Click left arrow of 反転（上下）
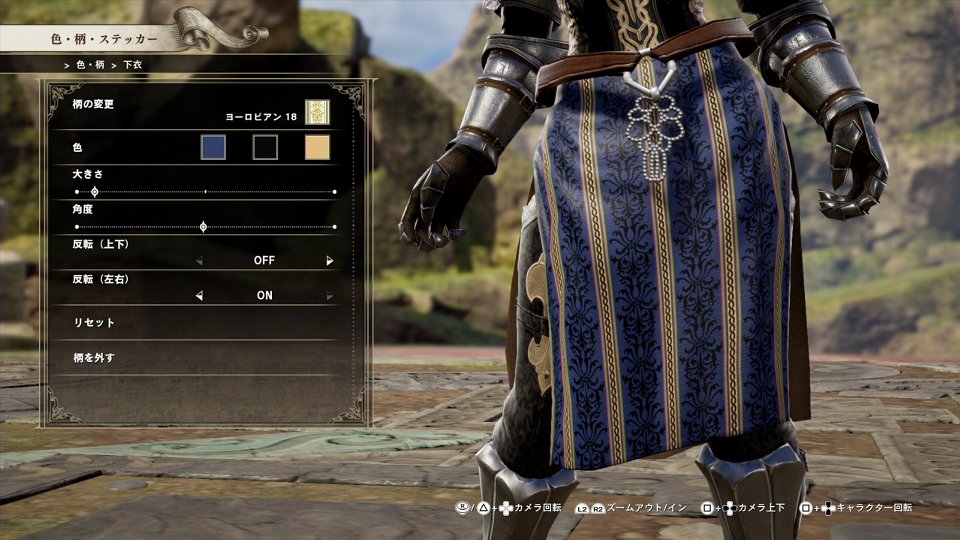 (199, 260)
